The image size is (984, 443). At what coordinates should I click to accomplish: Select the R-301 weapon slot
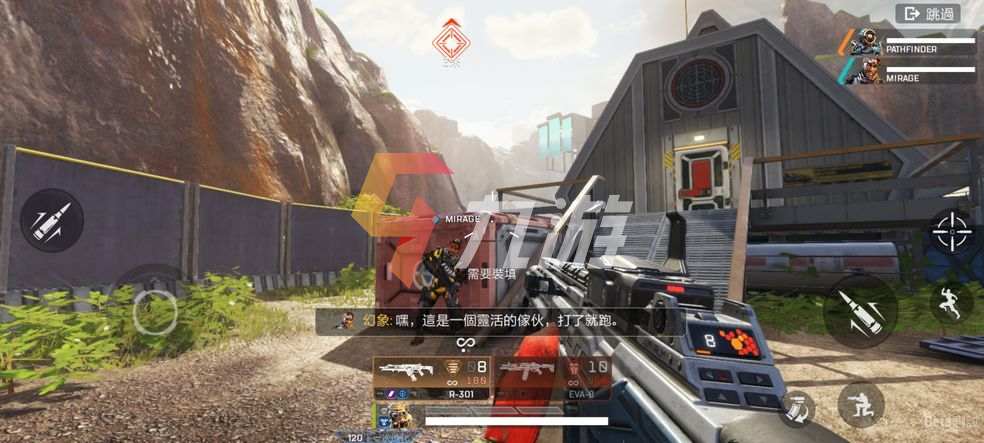(432, 379)
